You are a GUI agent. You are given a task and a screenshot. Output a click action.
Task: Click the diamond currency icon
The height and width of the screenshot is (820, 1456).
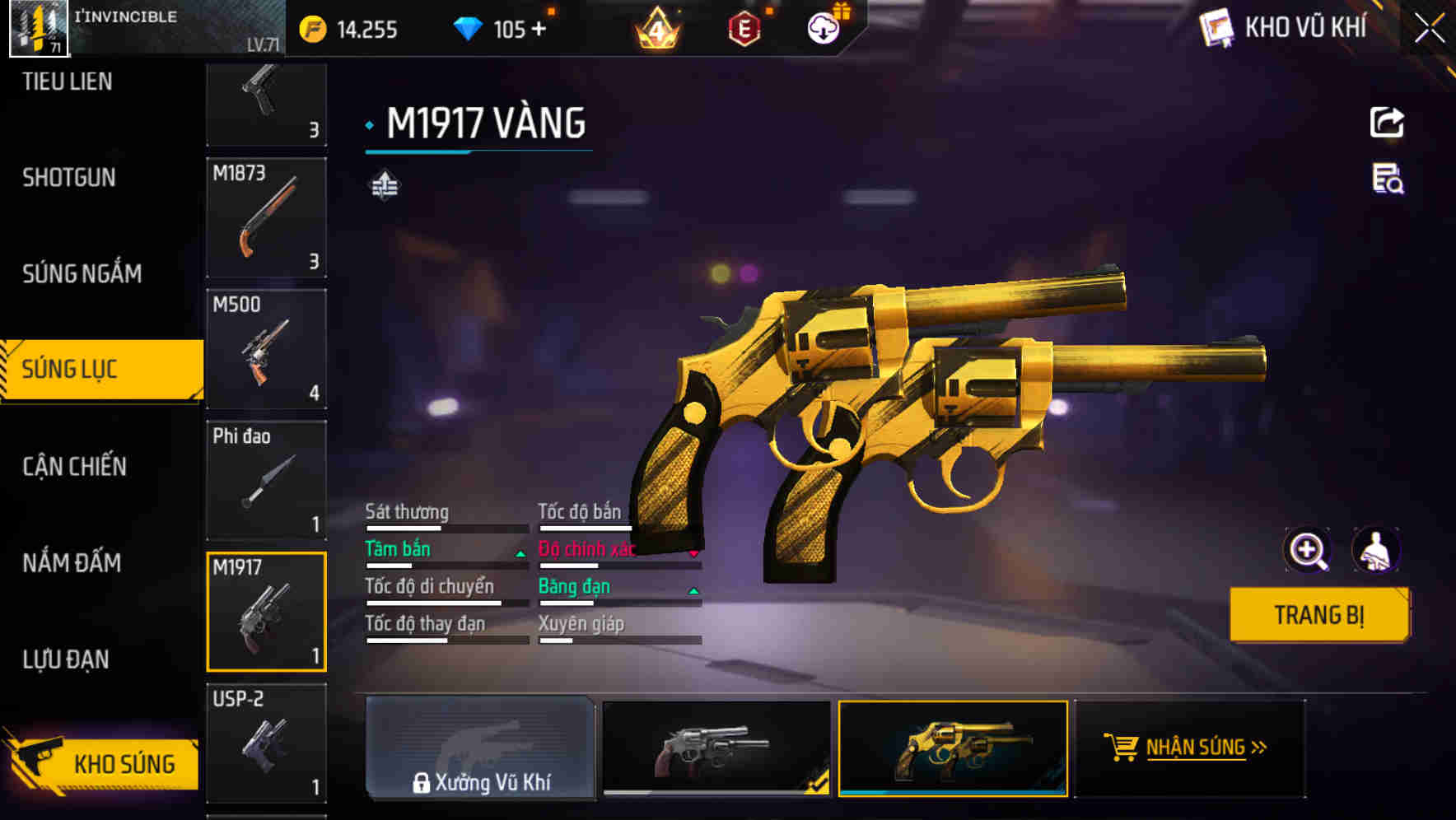467,29
